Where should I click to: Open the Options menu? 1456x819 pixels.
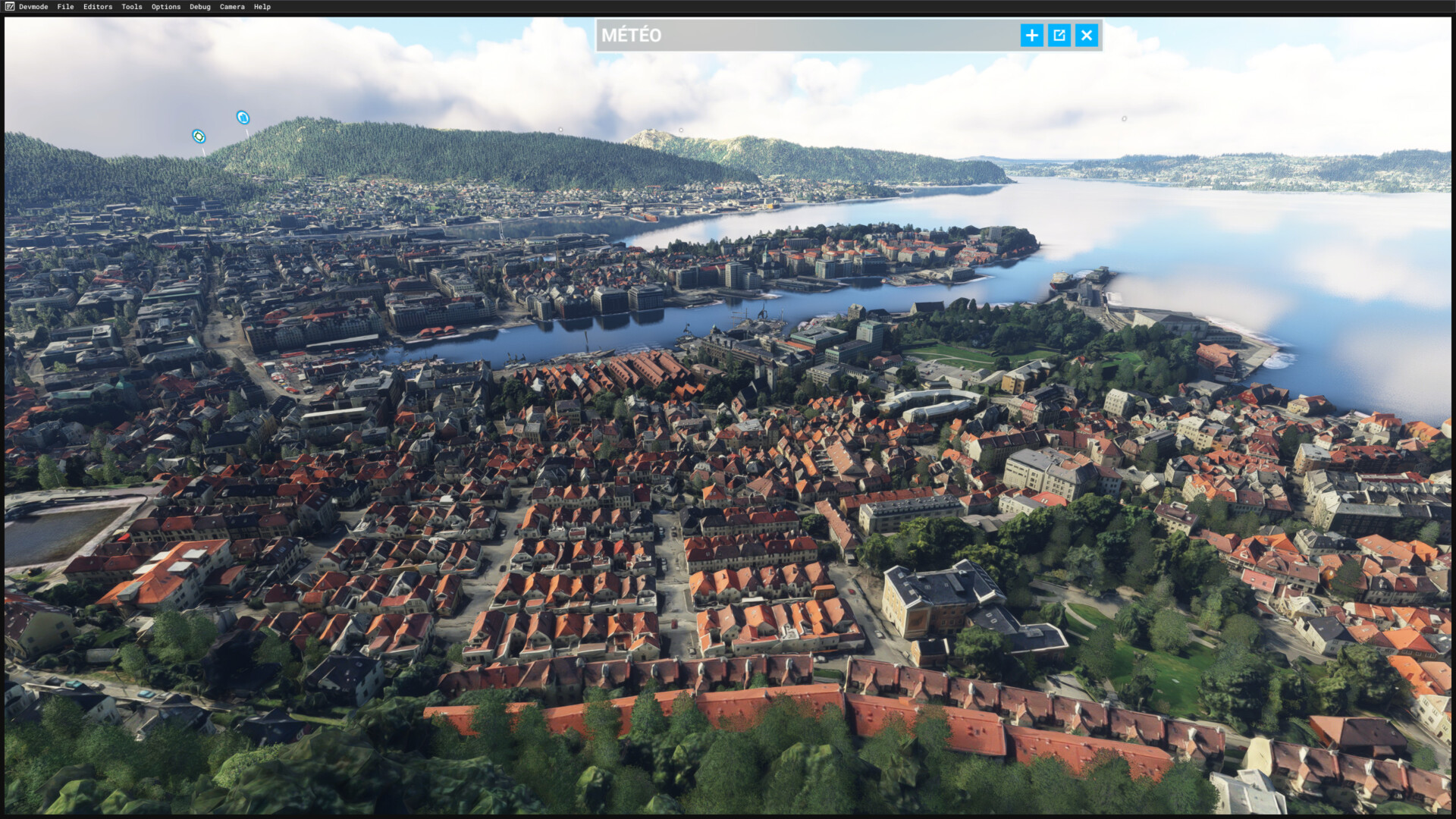[166, 7]
